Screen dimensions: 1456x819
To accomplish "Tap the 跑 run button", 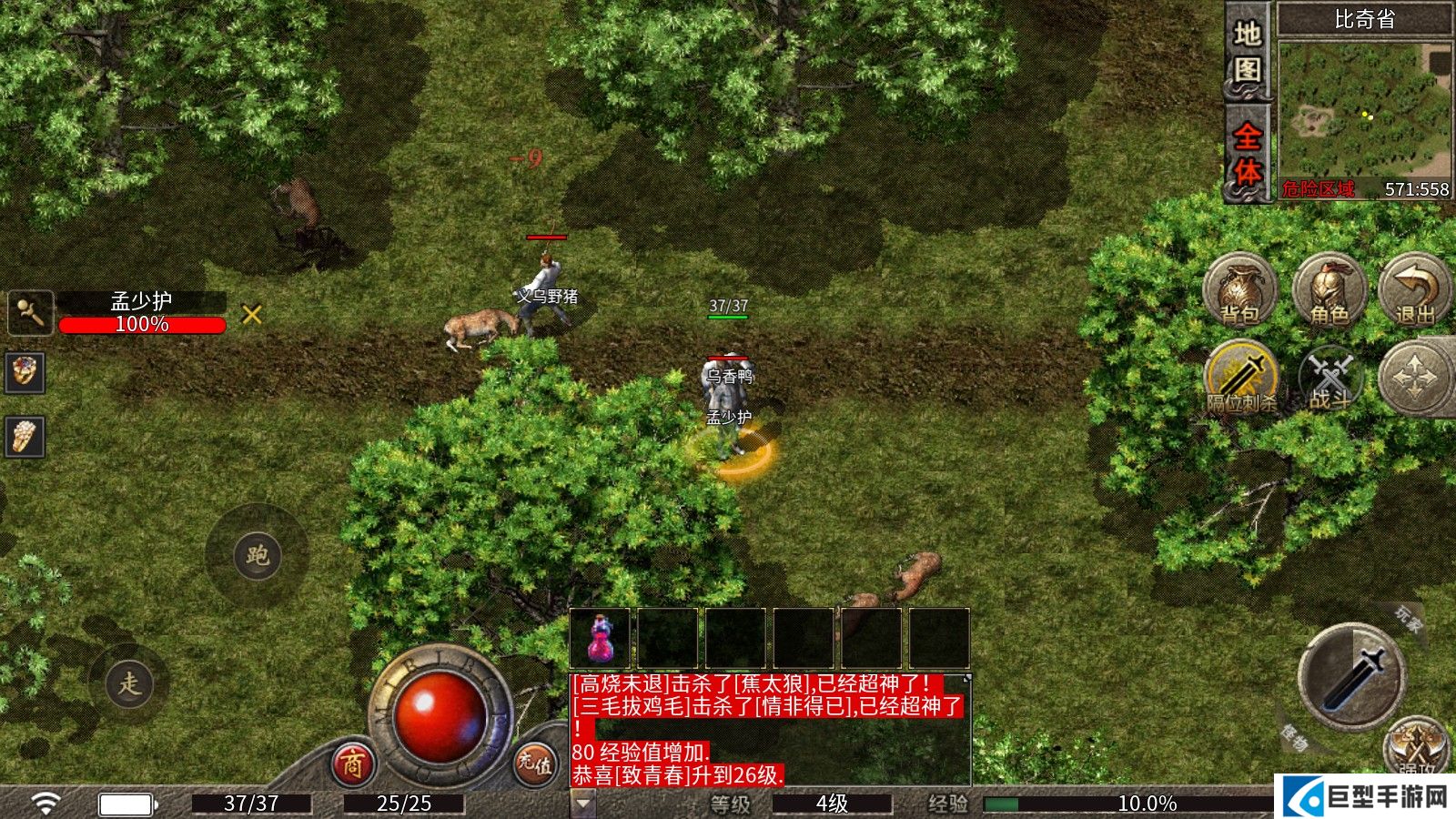I will pos(257,555).
